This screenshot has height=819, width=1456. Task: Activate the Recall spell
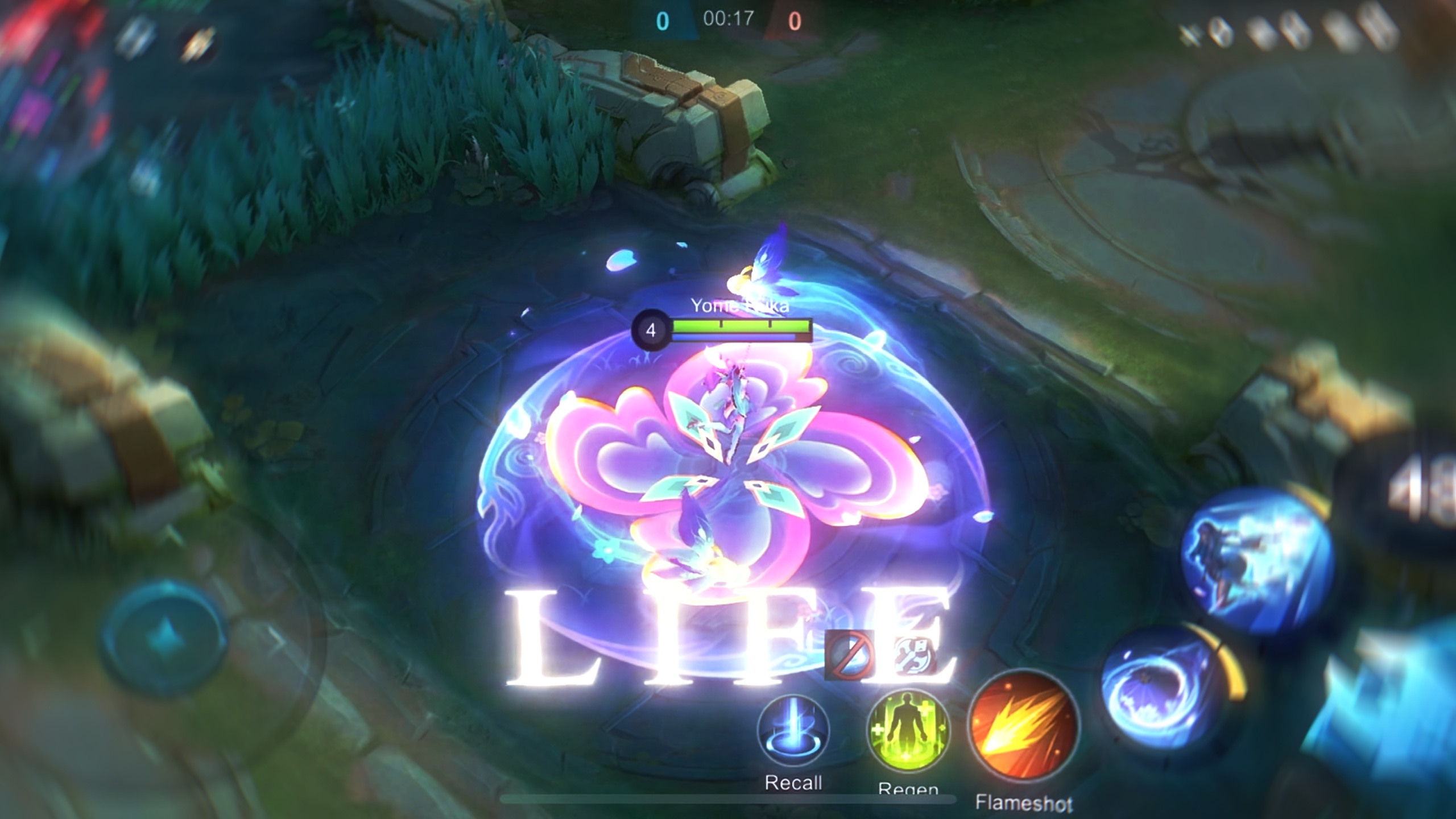point(793,732)
